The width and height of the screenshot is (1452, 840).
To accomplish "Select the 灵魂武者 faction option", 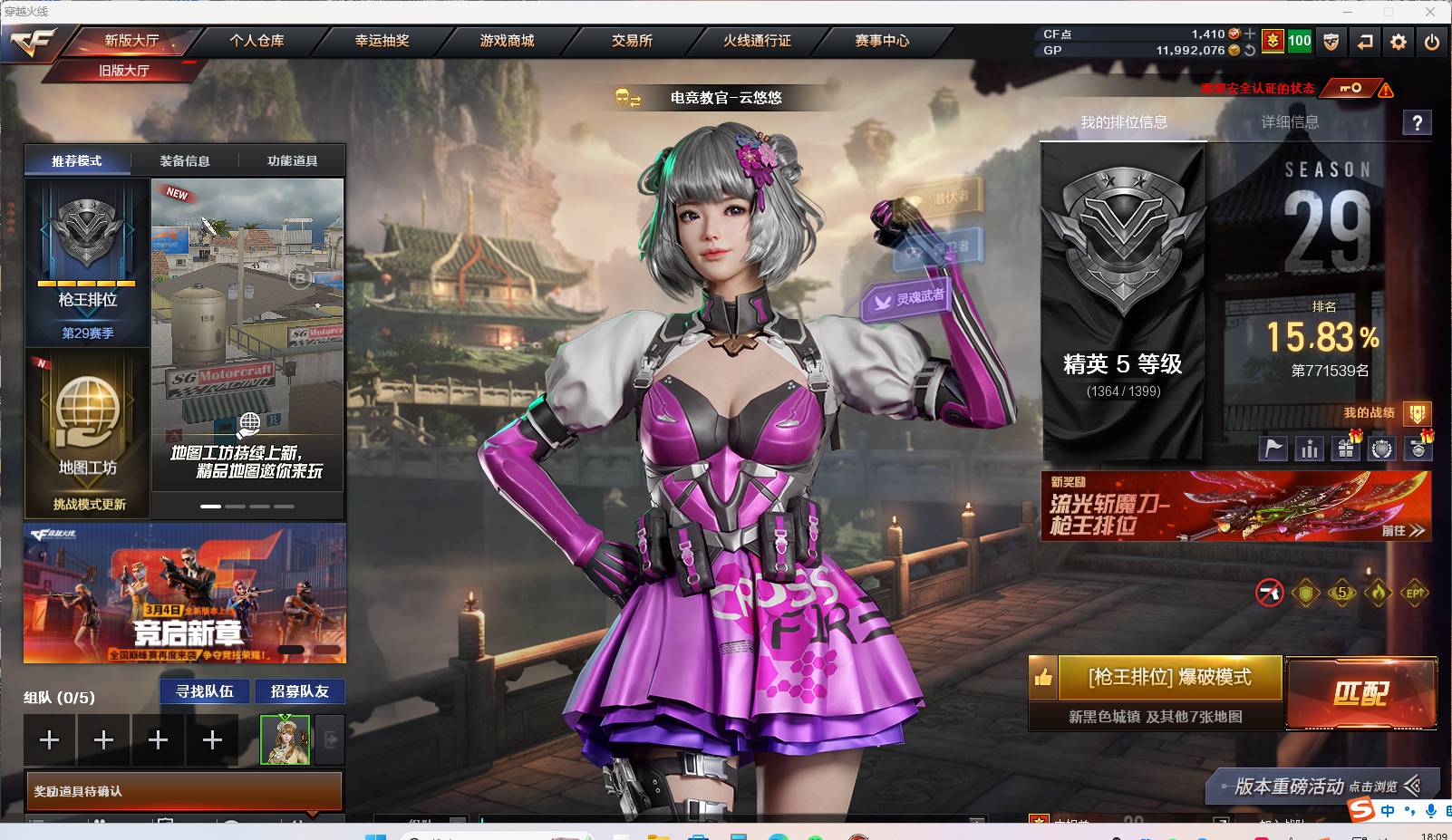I will tap(906, 299).
